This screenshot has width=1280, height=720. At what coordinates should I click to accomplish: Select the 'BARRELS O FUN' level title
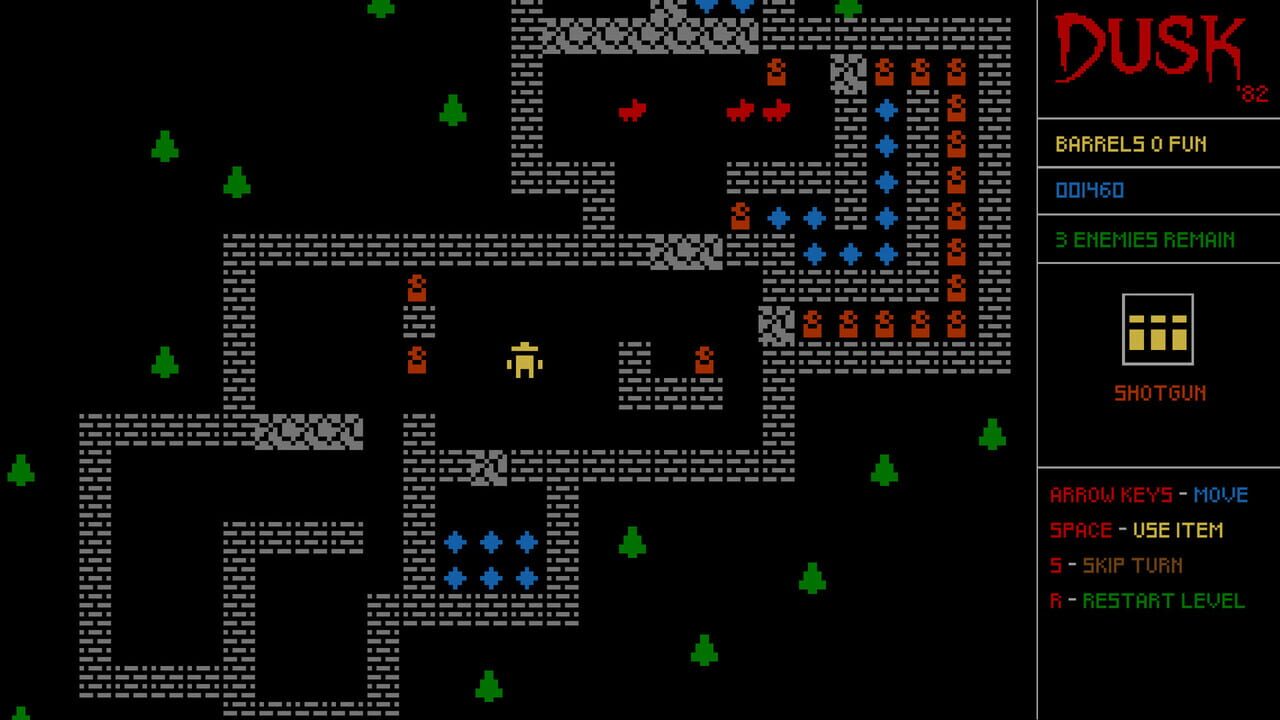click(1130, 142)
